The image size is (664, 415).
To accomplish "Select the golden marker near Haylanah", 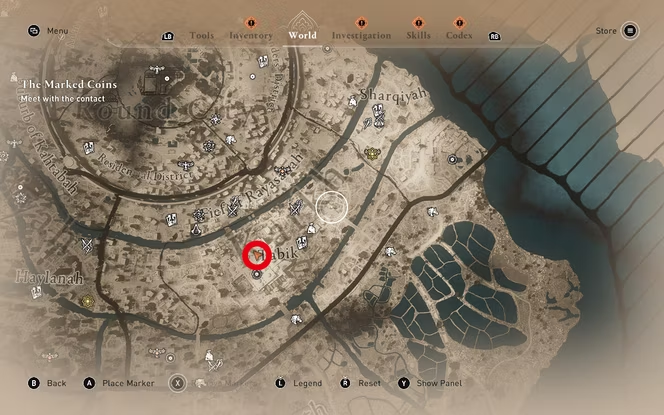I will [88, 301].
